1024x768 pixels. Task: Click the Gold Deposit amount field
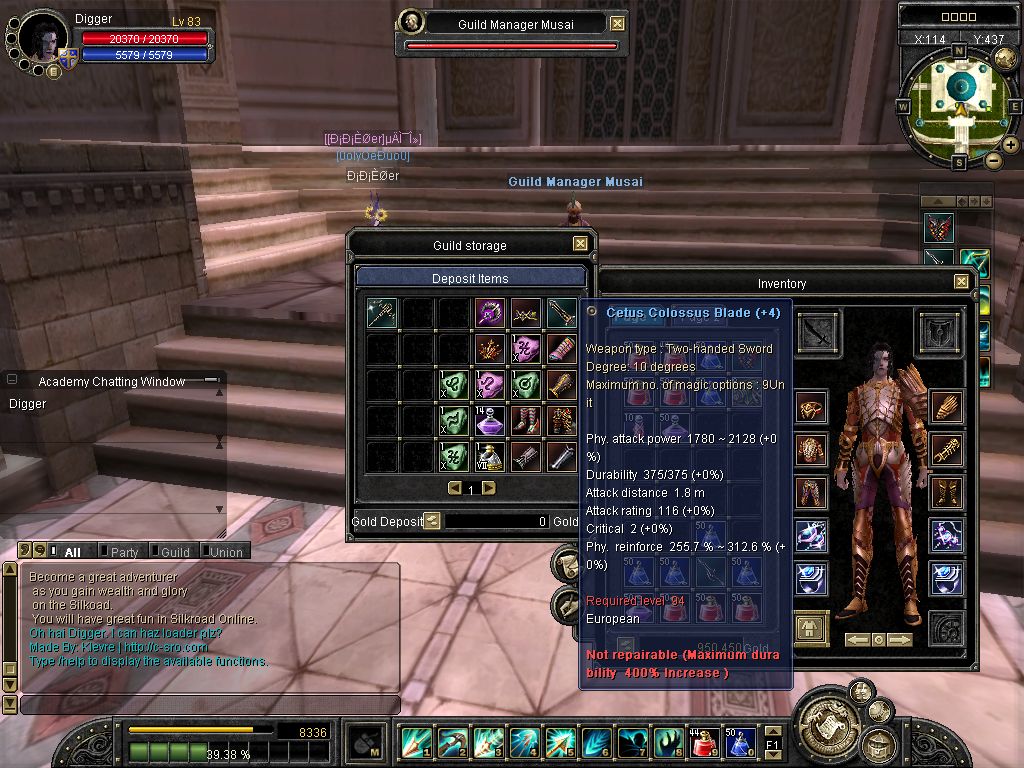[x=497, y=521]
